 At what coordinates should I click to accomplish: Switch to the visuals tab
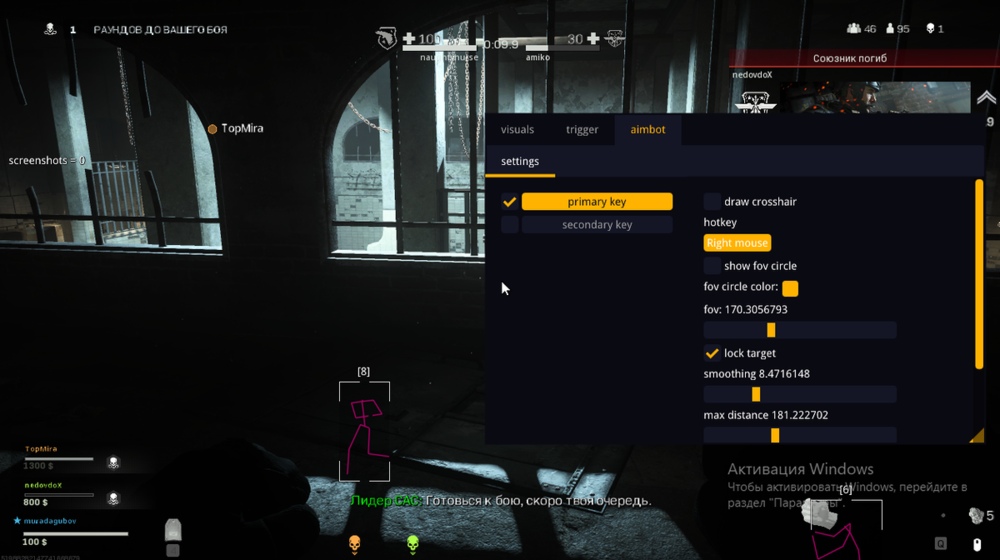click(517, 129)
